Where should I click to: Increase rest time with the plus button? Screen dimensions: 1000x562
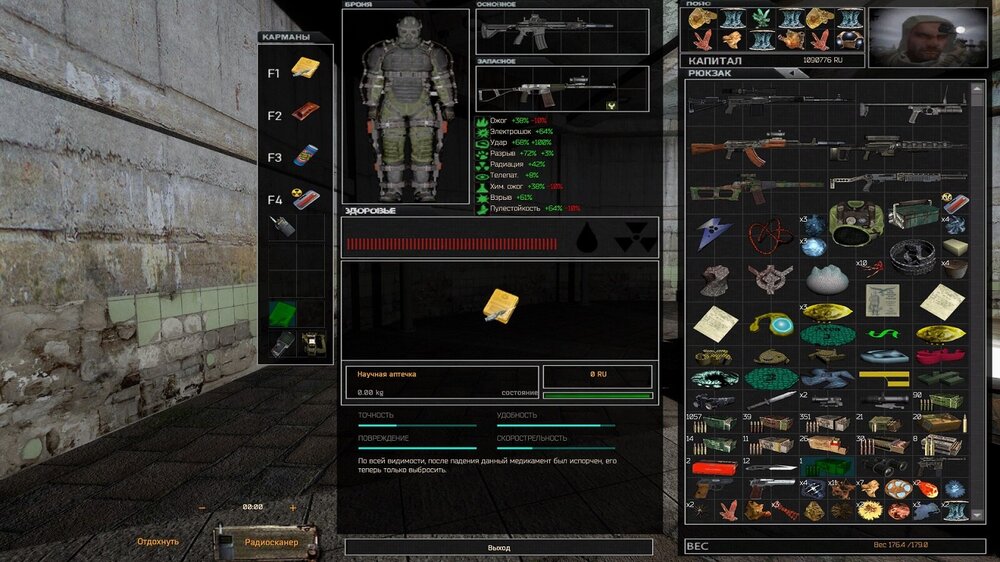coord(293,508)
